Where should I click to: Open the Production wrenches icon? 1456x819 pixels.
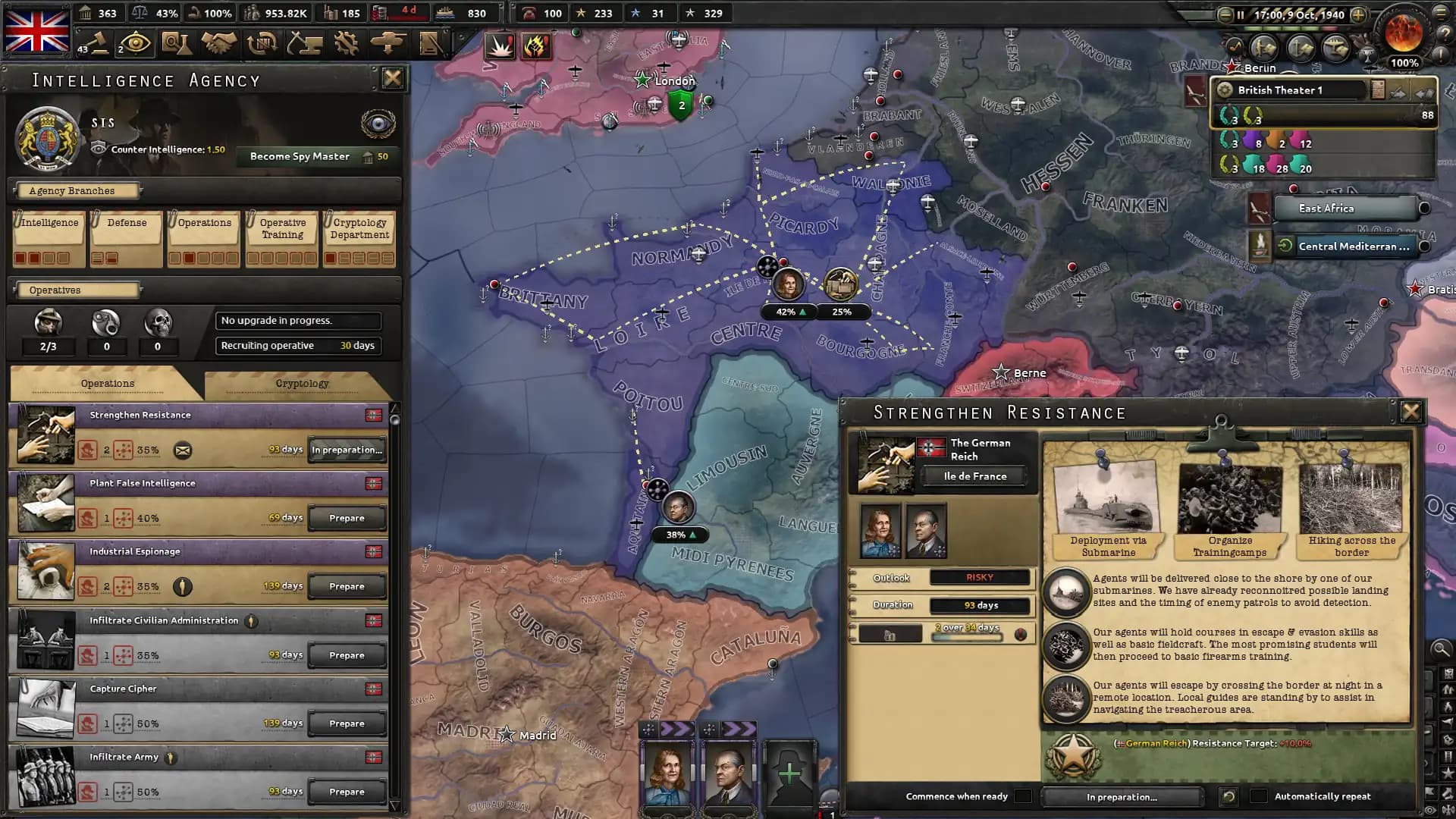[x=345, y=44]
